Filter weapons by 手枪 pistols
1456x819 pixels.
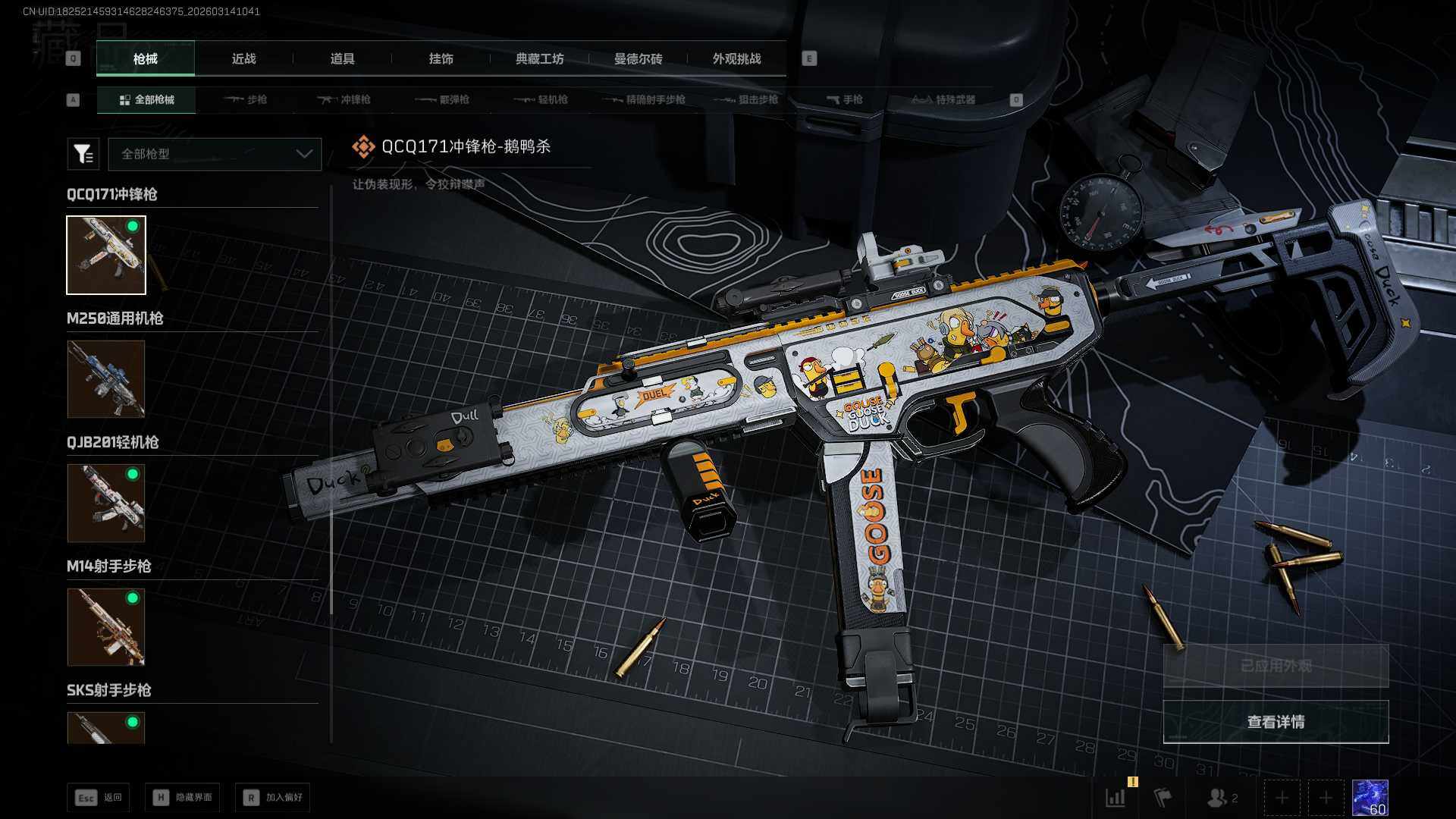[x=844, y=99]
